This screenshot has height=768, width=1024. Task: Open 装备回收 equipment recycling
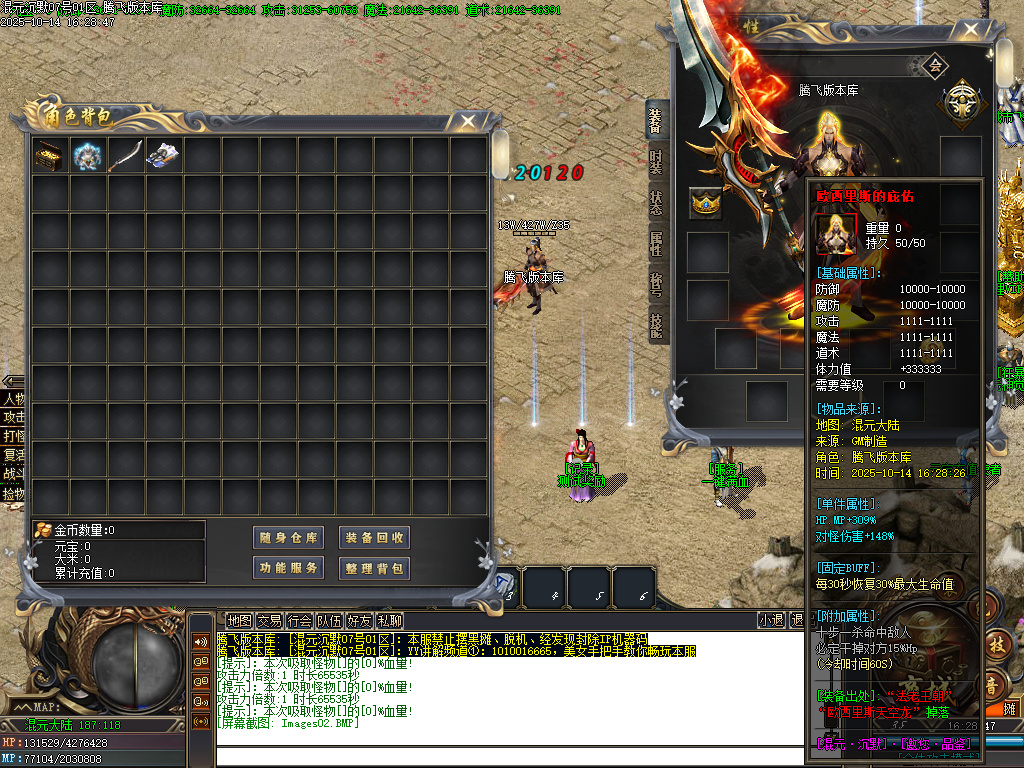click(x=374, y=538)
